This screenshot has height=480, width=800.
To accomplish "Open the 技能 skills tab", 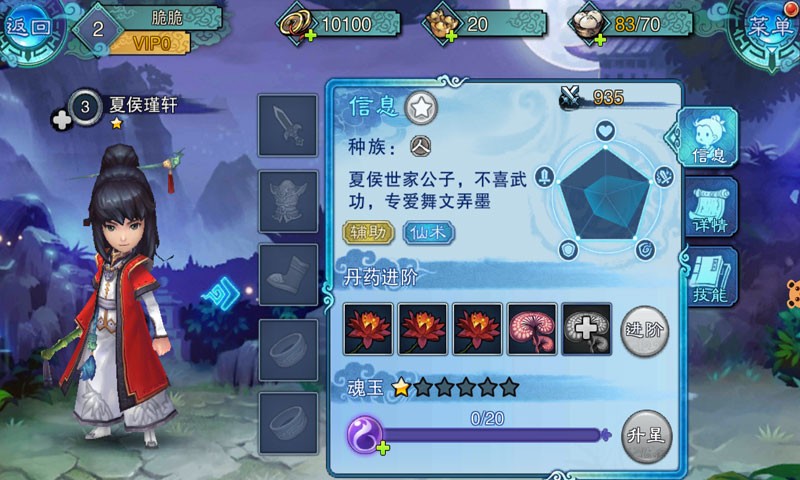I will [713, 277].
